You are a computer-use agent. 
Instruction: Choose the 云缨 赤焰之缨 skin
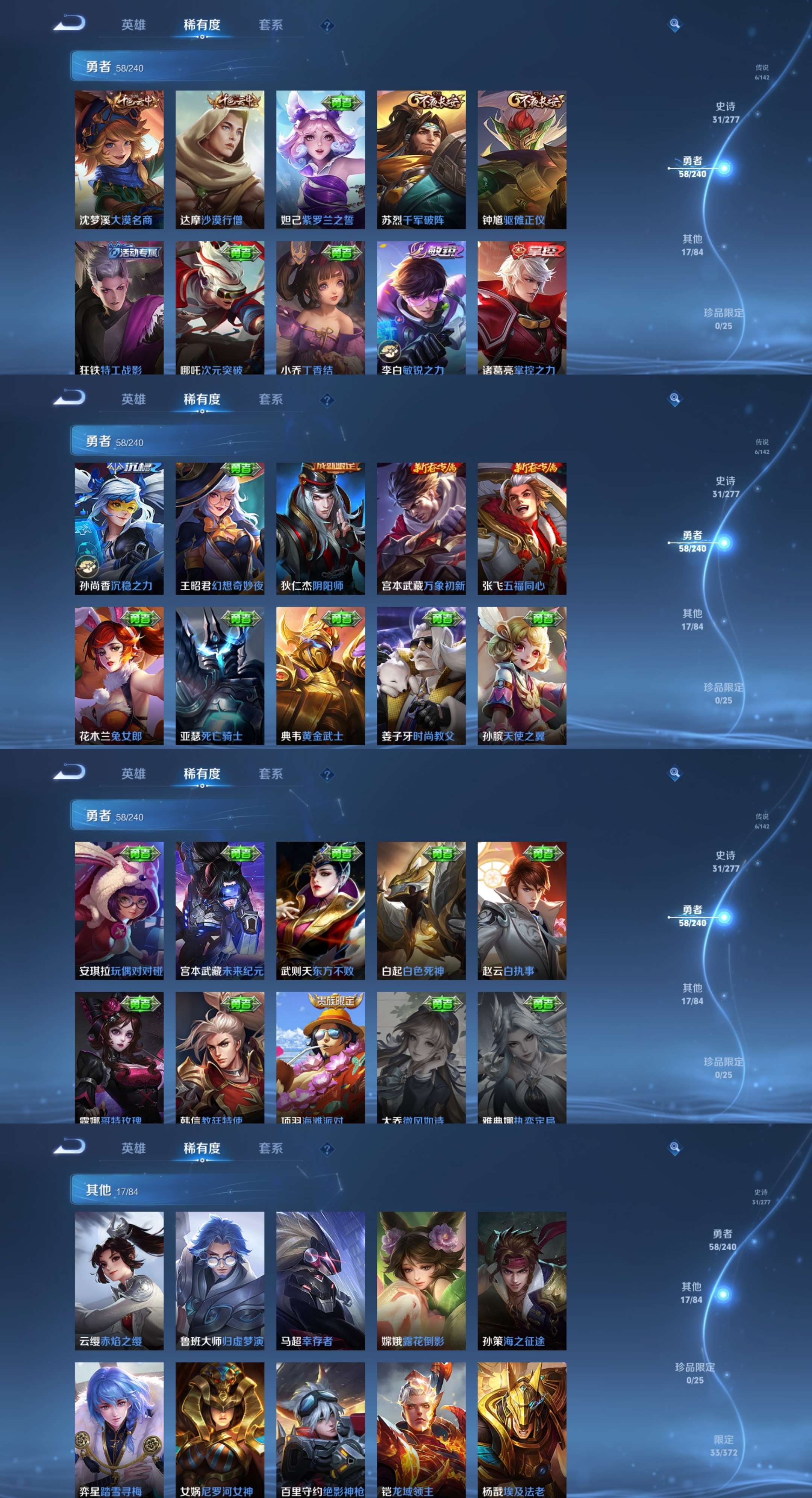click(118, 1281)
